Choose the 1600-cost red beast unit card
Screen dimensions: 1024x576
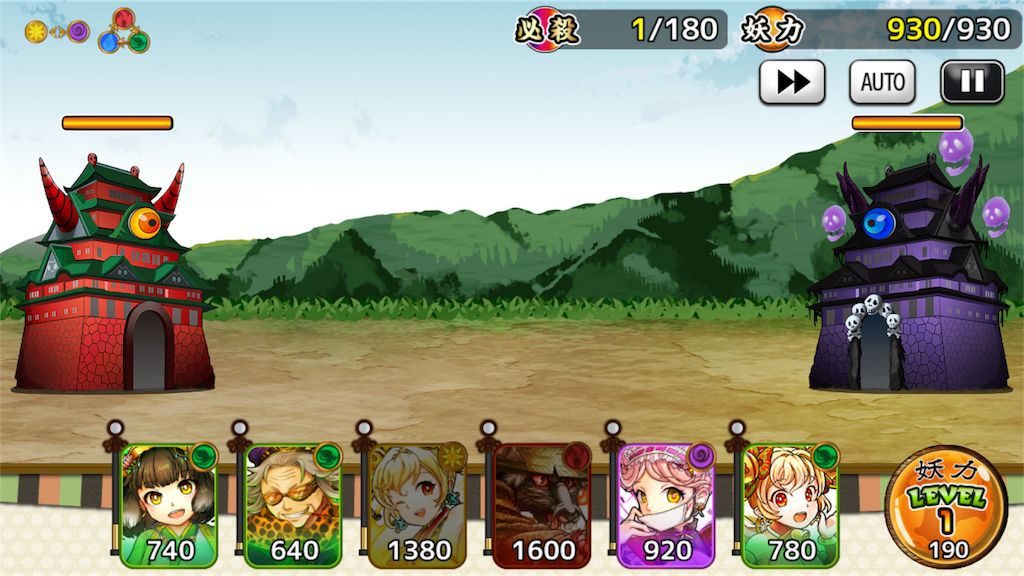542,505
